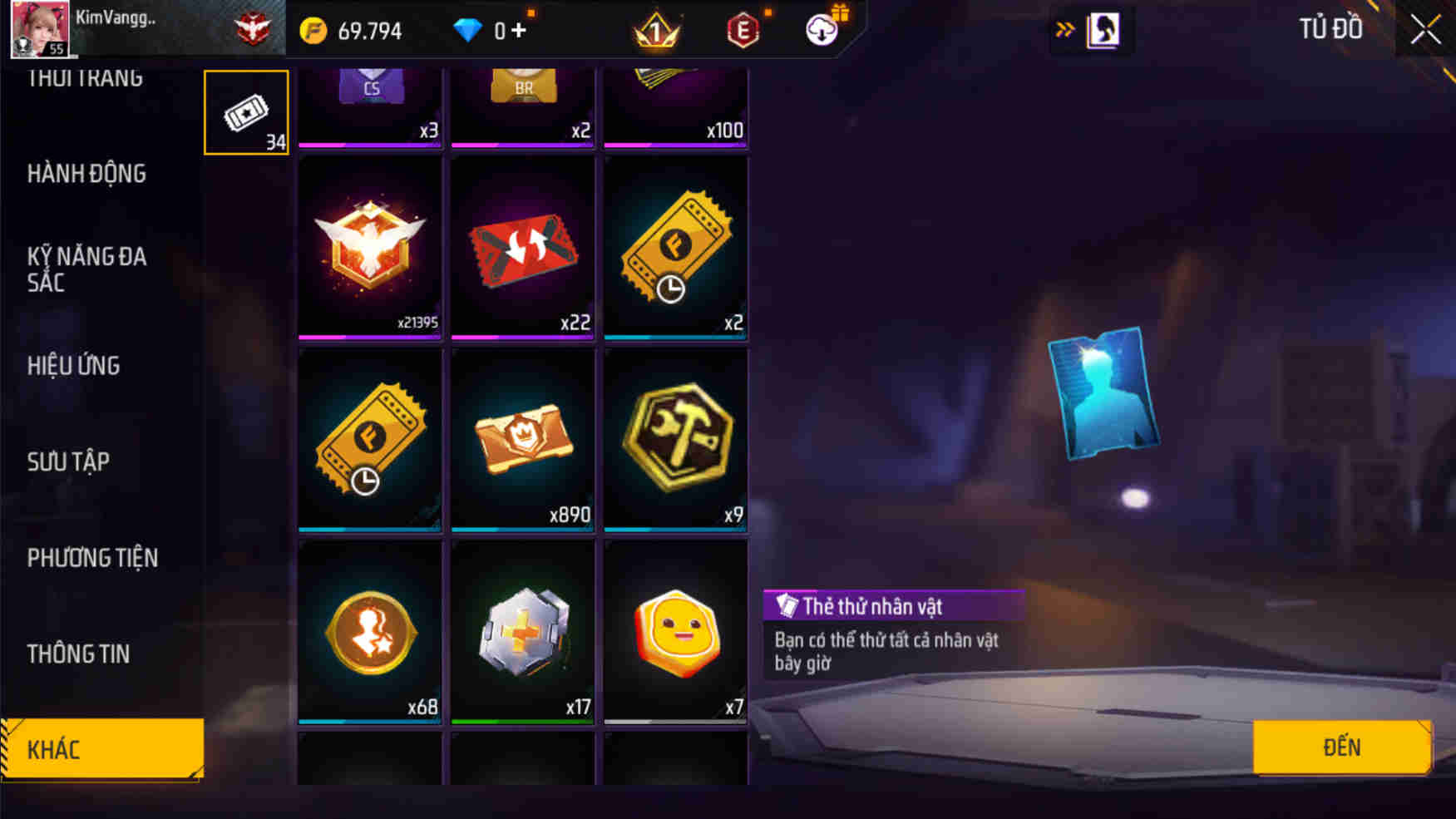The height and width of the screenshot is (819, 1456).
Task: Click the double chevron collapse arrows
Action: [x=1064, y=27]
